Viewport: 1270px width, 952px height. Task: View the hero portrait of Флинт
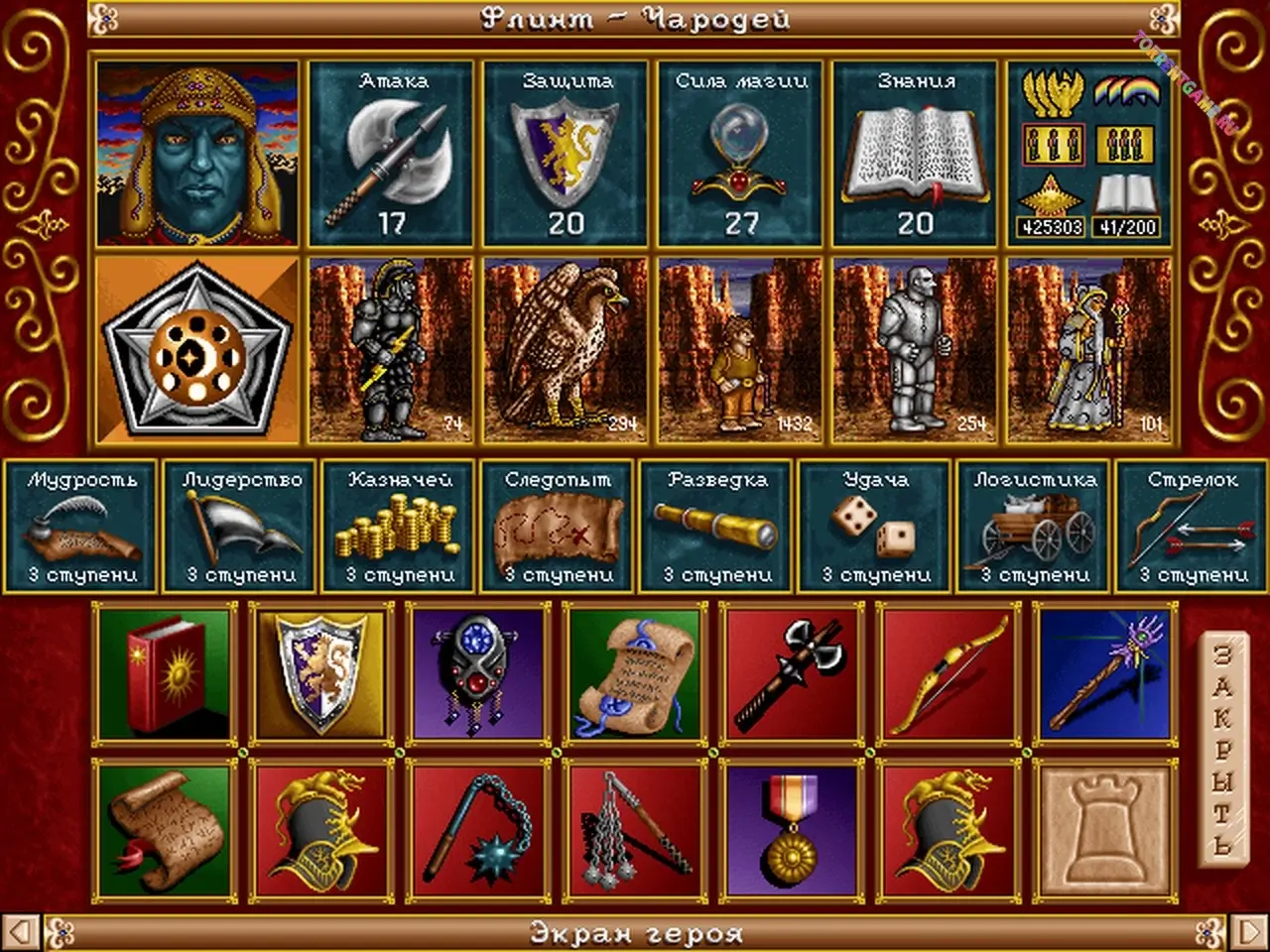[197, 154]
